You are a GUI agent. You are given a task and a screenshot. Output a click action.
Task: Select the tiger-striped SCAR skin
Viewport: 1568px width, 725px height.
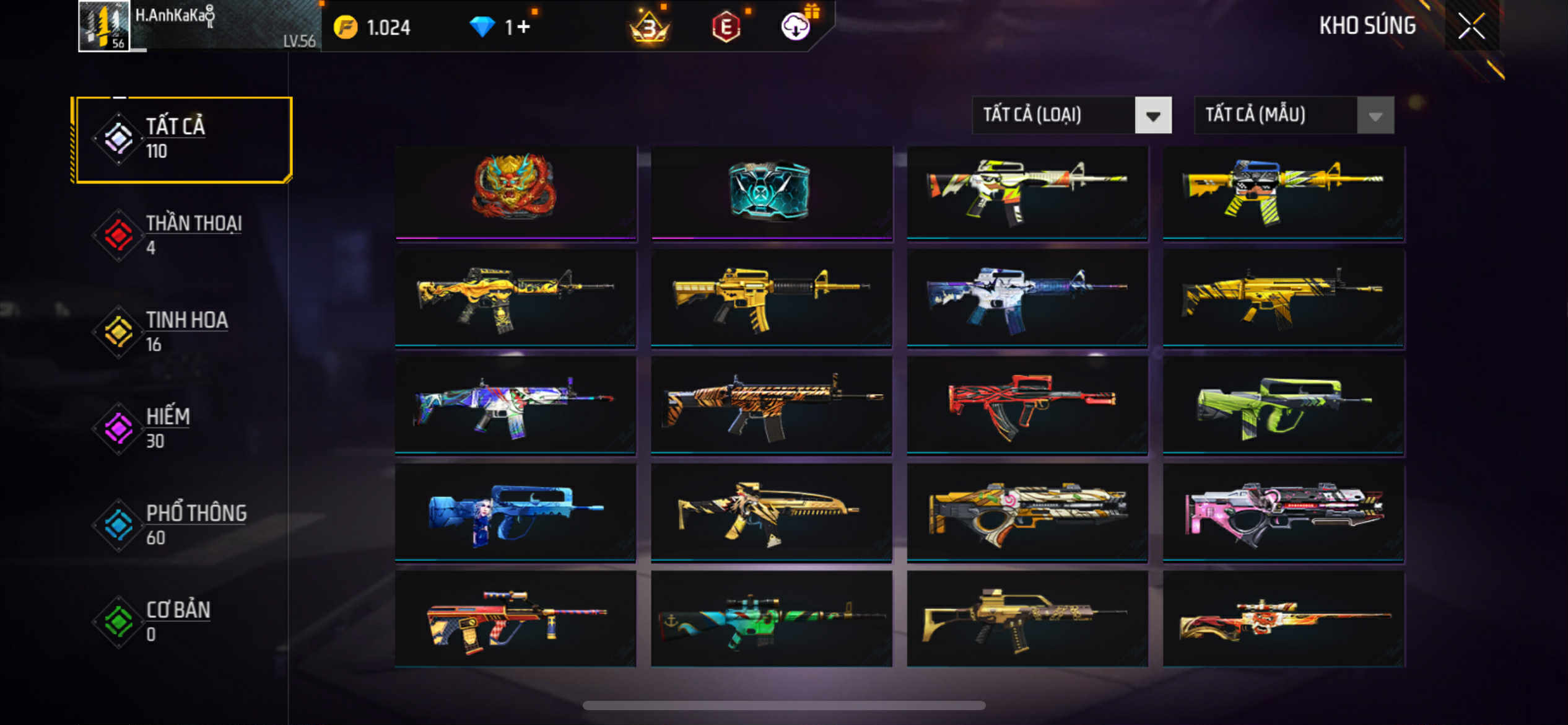[771, 405]
